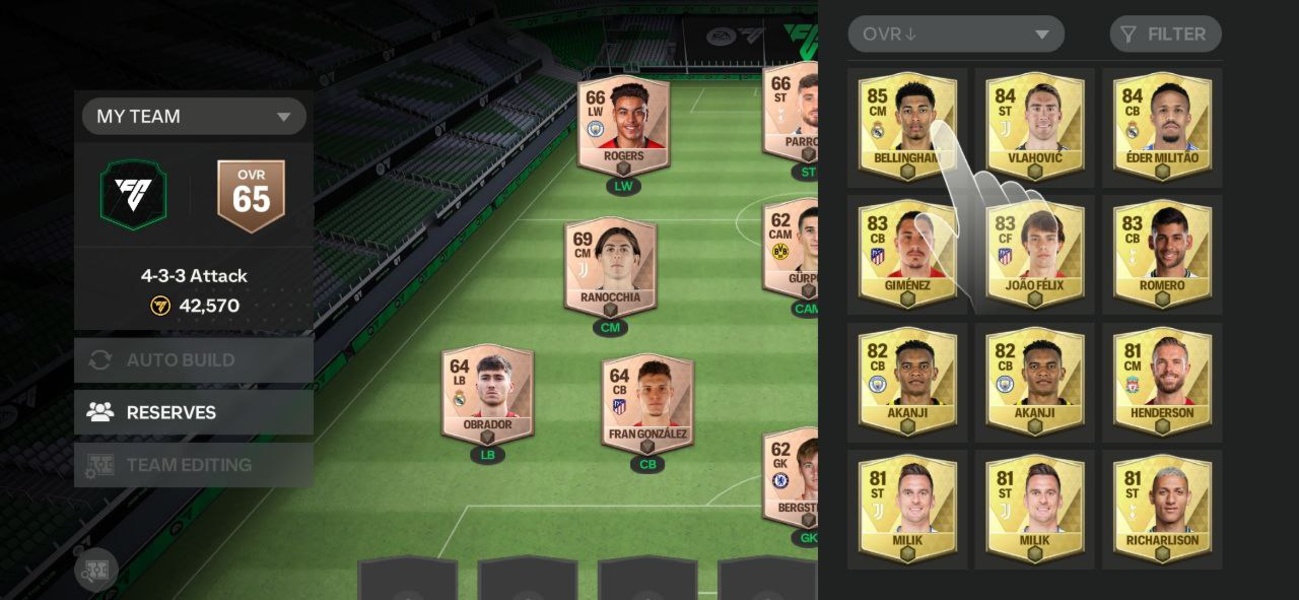This screenshot has height=600, width=1299.
Task: Open the OVR sort dropdown
Action: click(955, 34)
